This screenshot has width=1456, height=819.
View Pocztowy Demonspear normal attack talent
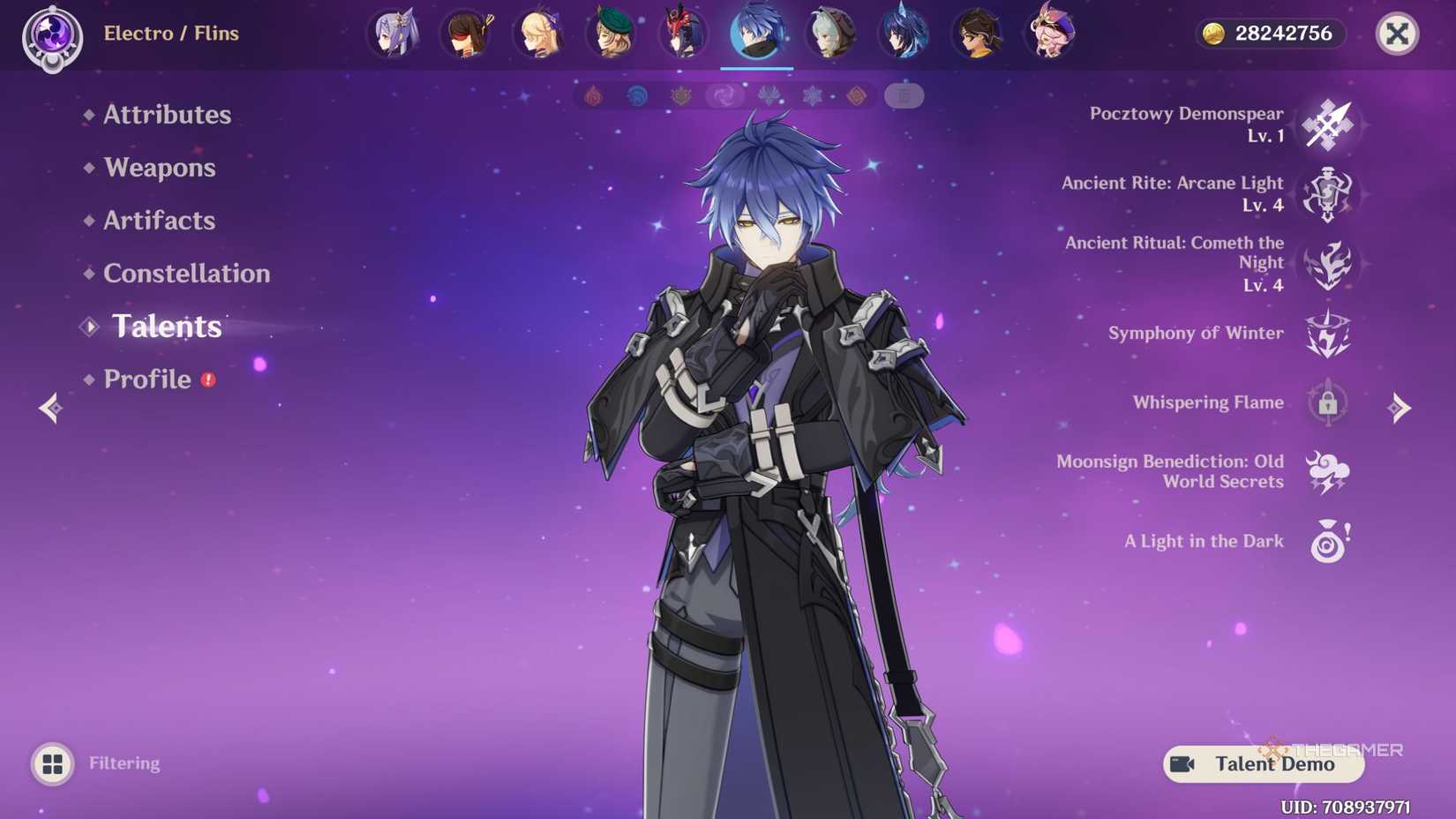pyautogui.click(x=1327, y=124)
